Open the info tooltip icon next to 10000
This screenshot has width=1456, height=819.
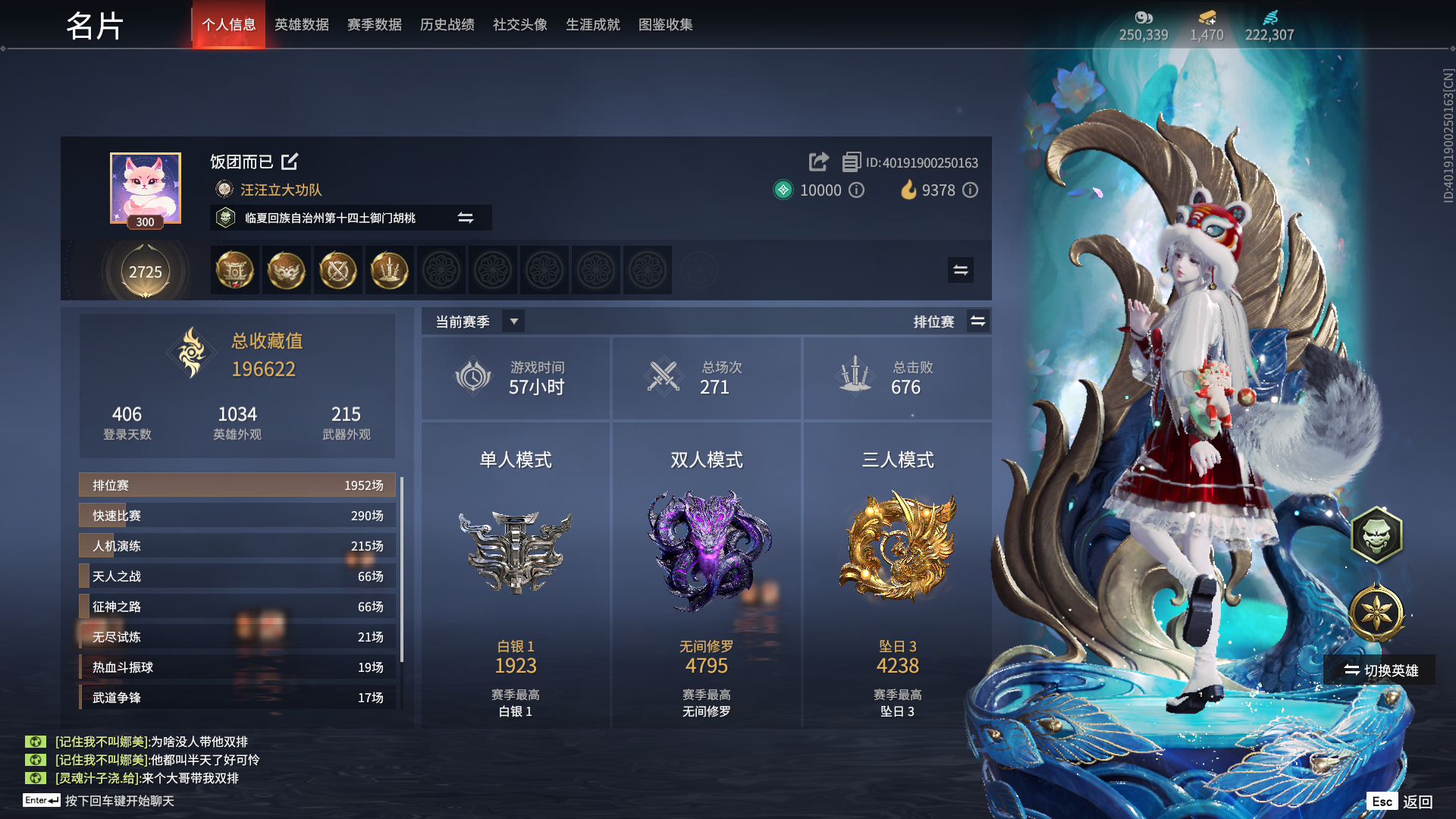click(x=857, y=190)
